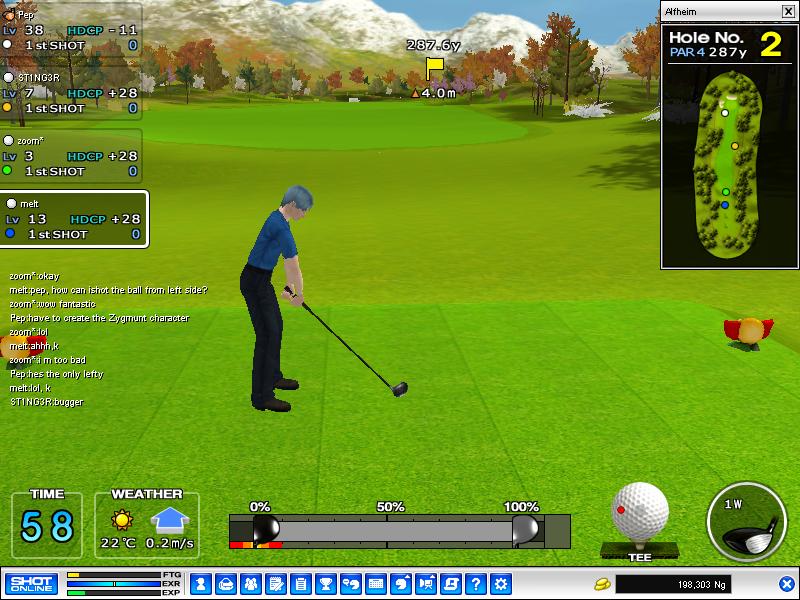Image resolution: width=800 pixels, height=600 pixels.
Task: Open the gear settings button
Action: (x=501, y=583)
